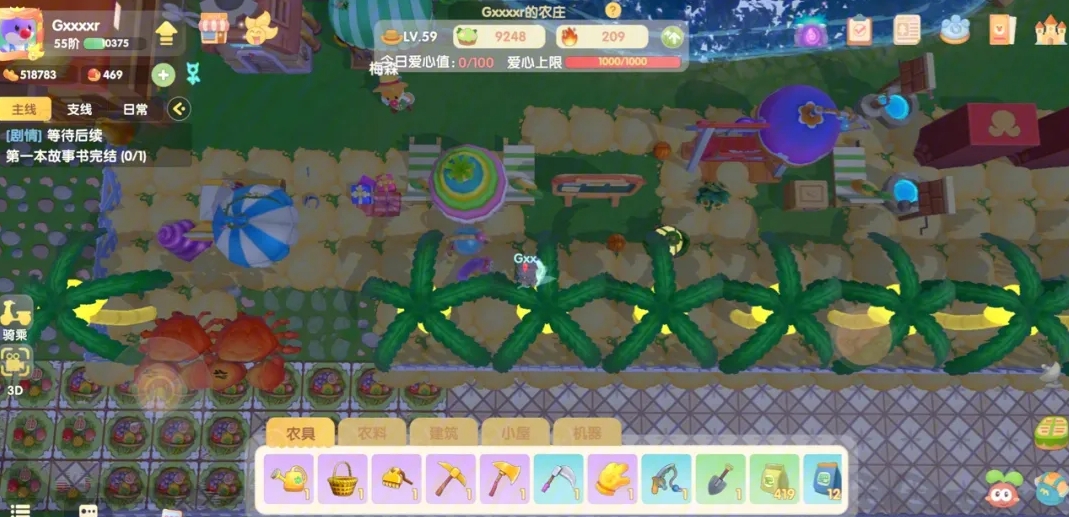Open the shop stall icon

[213, 29]
